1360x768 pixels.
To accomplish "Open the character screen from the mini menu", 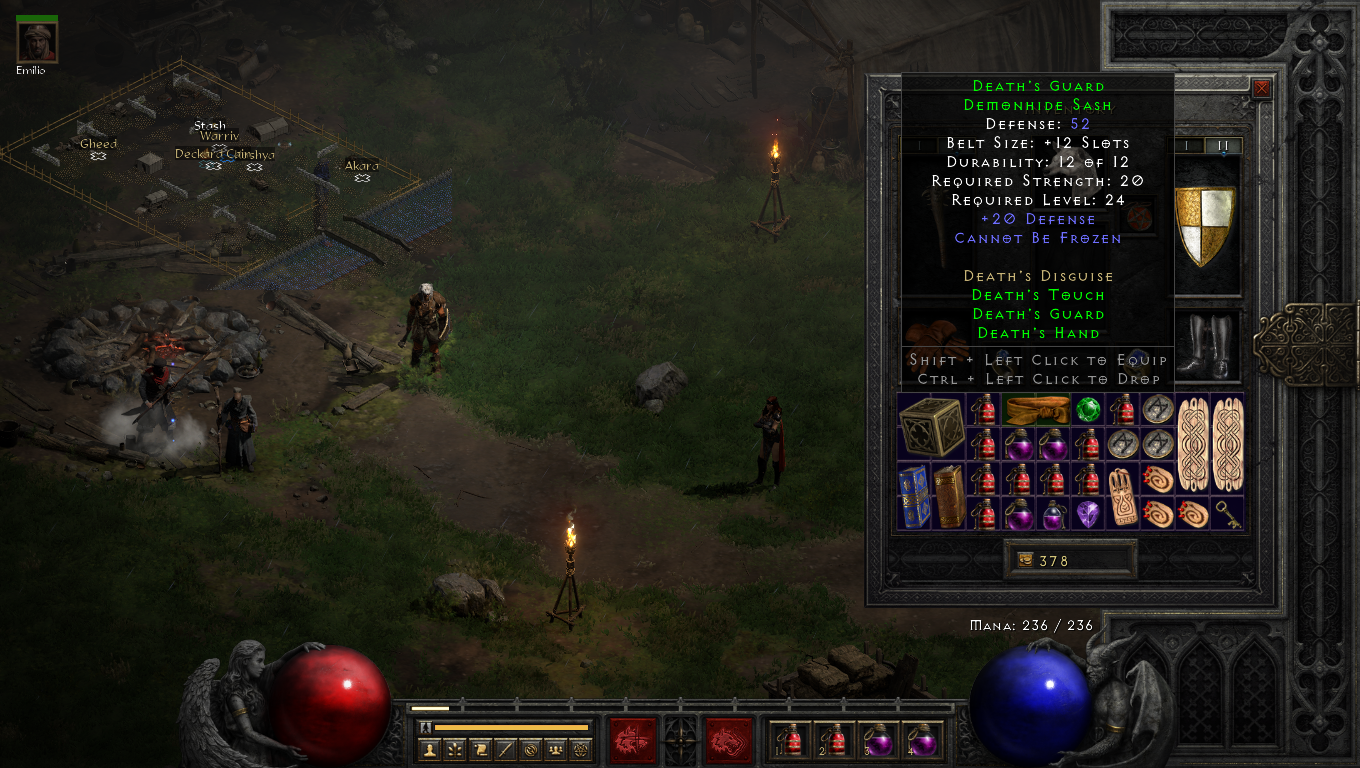I will (x=431, y=749).
